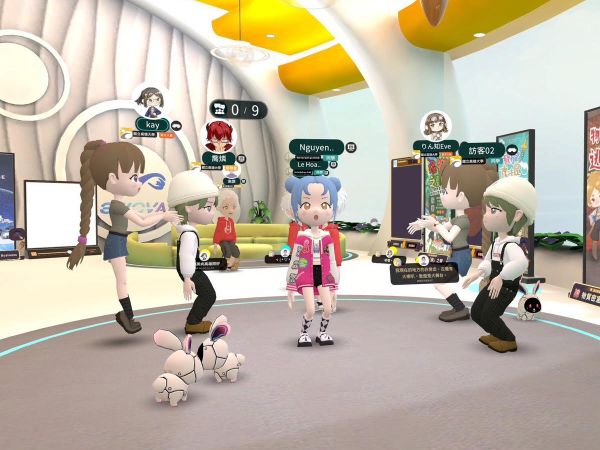Open the 鳶懐 player name tag
600x450 pixels.
[x=219, y=158]
